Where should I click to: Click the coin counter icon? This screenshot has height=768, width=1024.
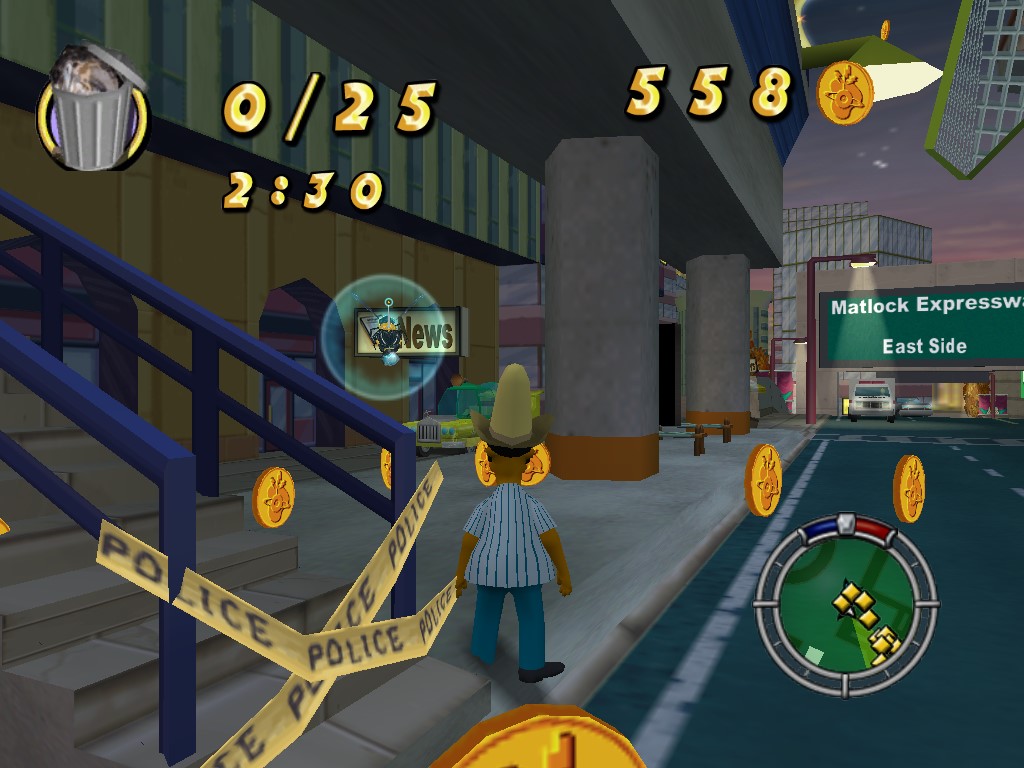coord(845,93)
